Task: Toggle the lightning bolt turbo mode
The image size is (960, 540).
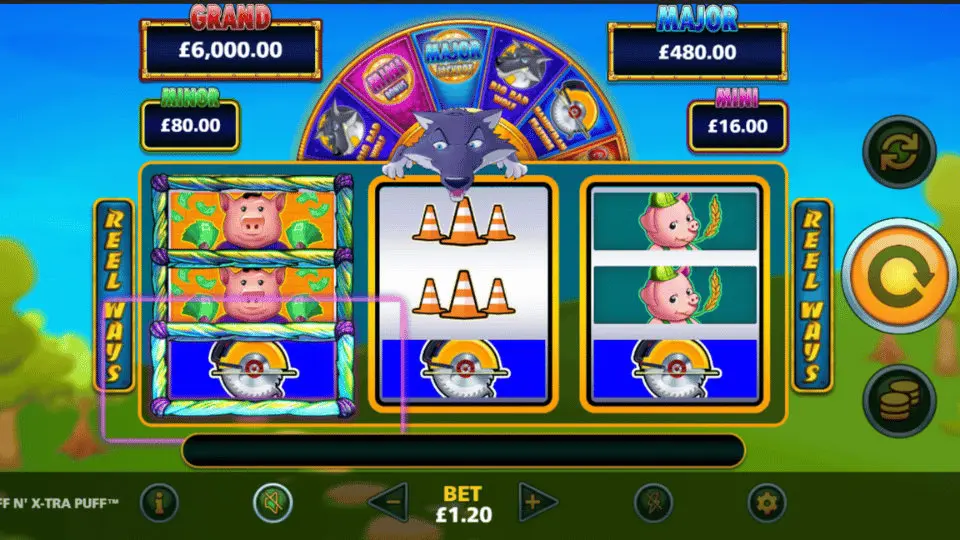Action: [653, 502]
